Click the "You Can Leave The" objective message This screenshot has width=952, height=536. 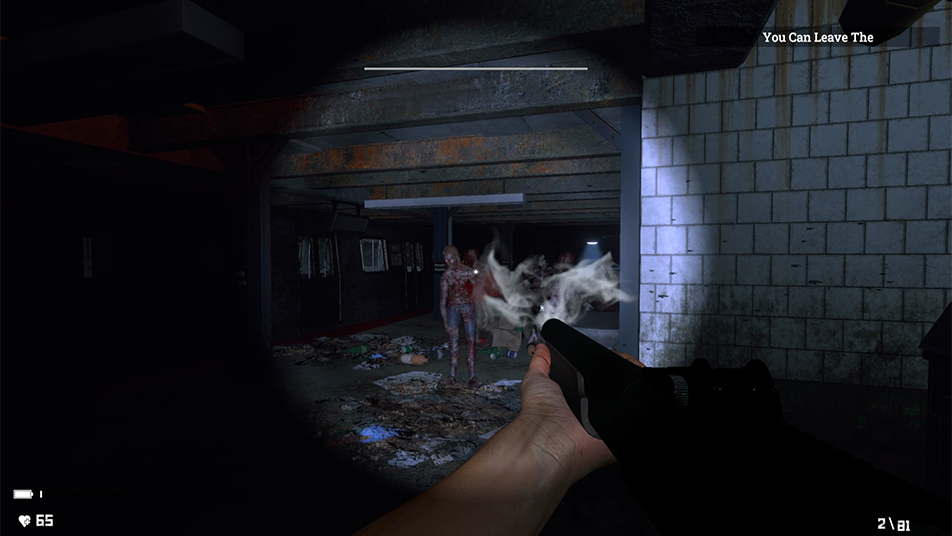pos(818,37)
